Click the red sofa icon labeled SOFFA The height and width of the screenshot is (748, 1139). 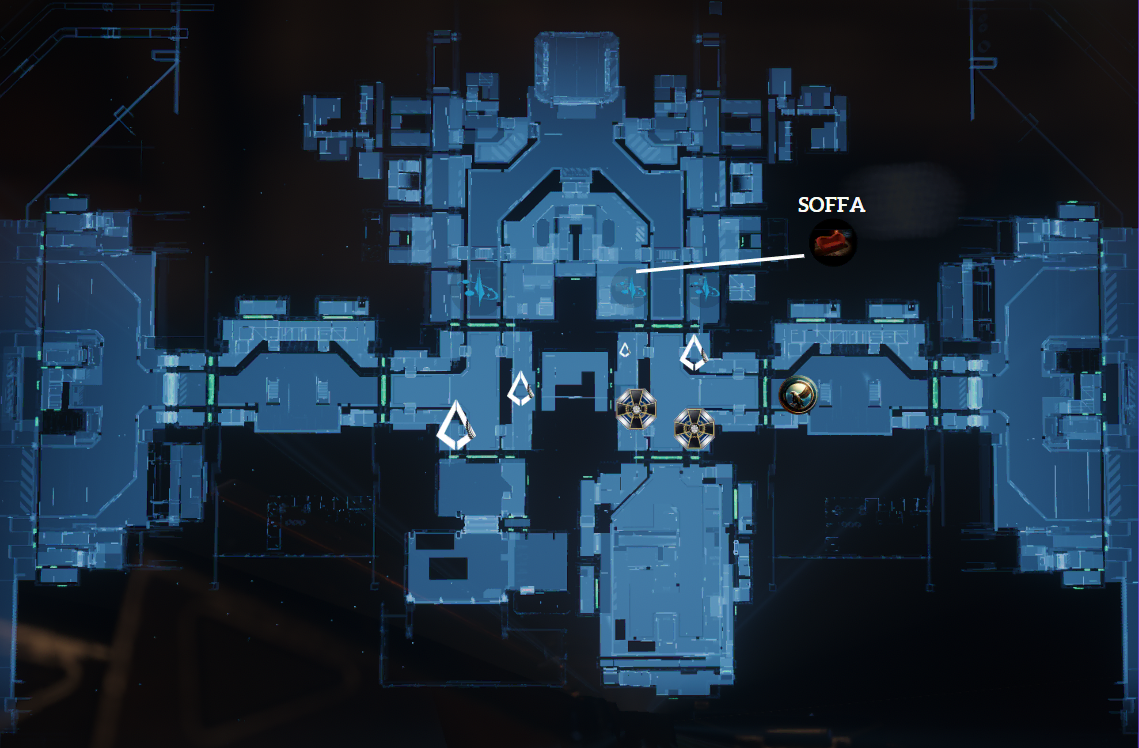832,243
